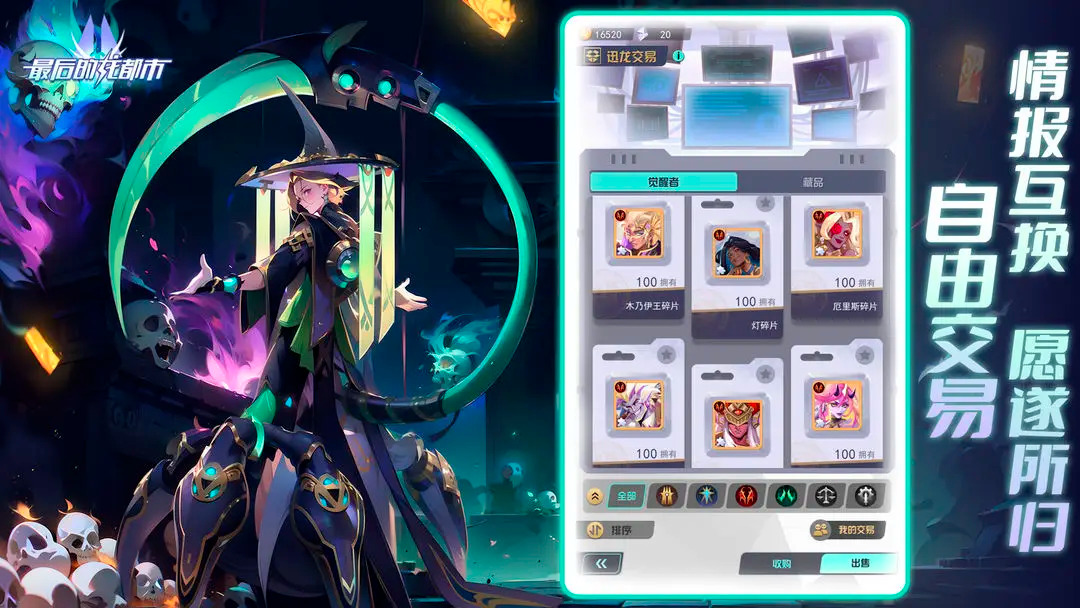Filter by the red horns faction icon
Image resolution: width=1080 pixels, height=608 pixels.
click(746, 495)
